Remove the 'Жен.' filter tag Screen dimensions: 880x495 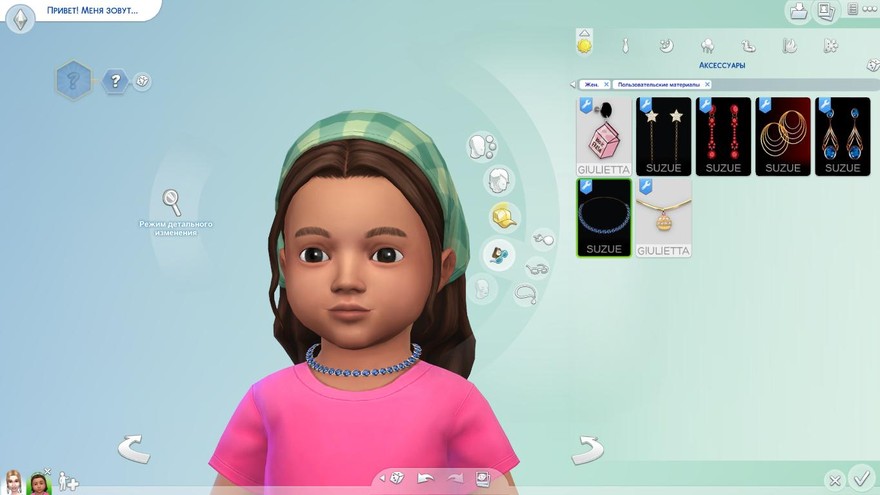pos(605,85)
